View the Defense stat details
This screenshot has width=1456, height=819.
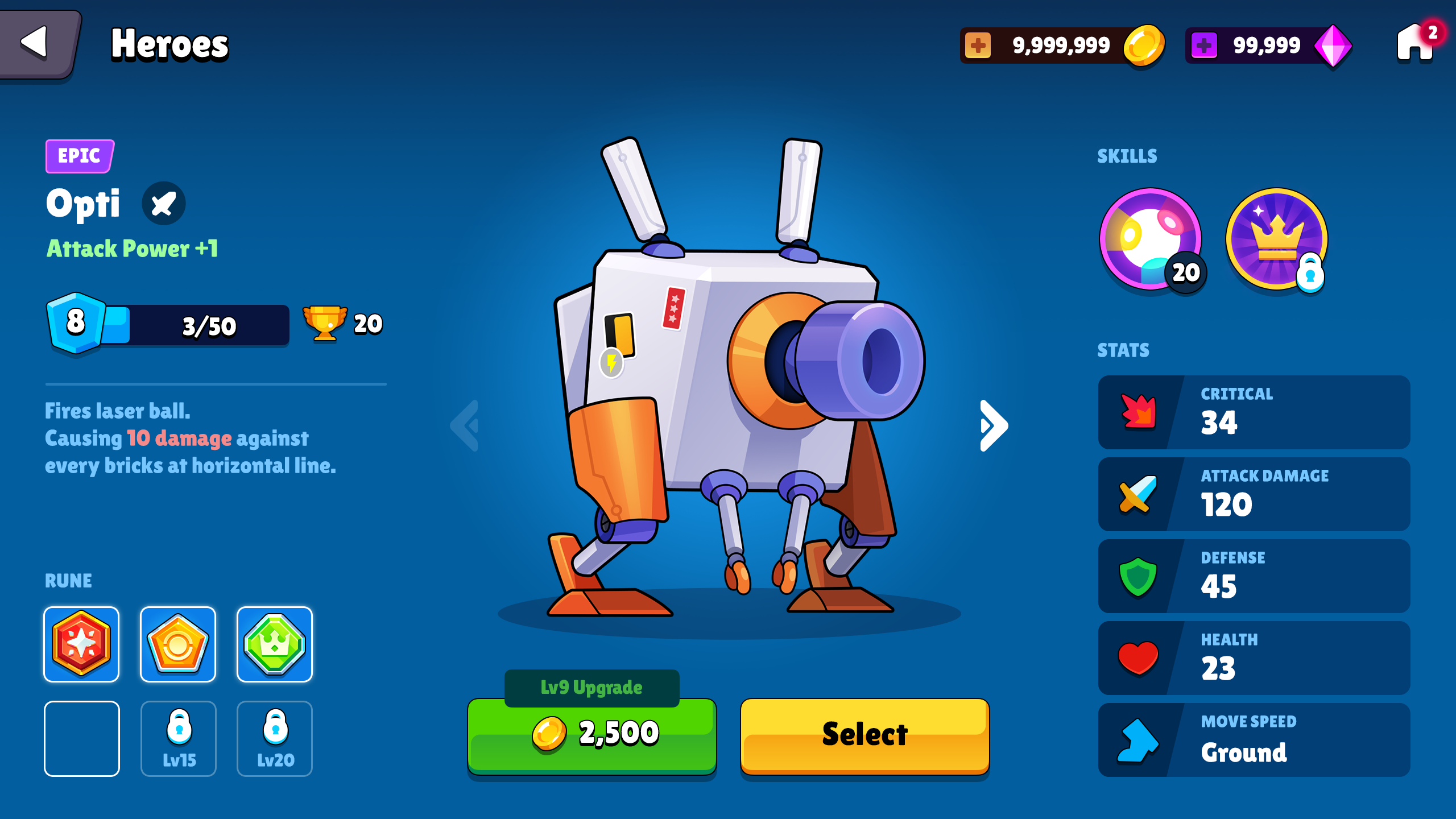point(1254,576)
